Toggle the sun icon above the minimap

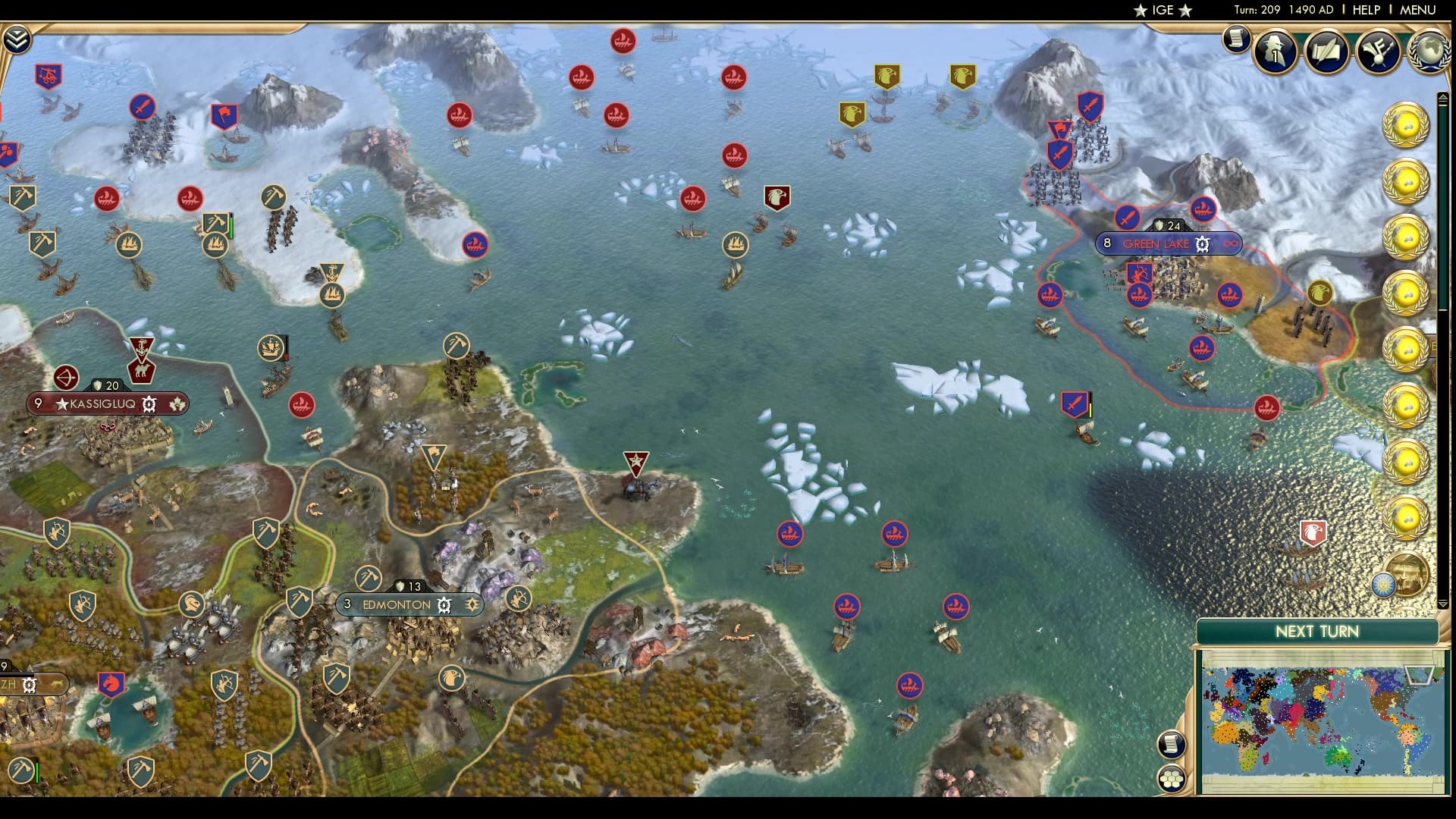tap(1384, 585)
